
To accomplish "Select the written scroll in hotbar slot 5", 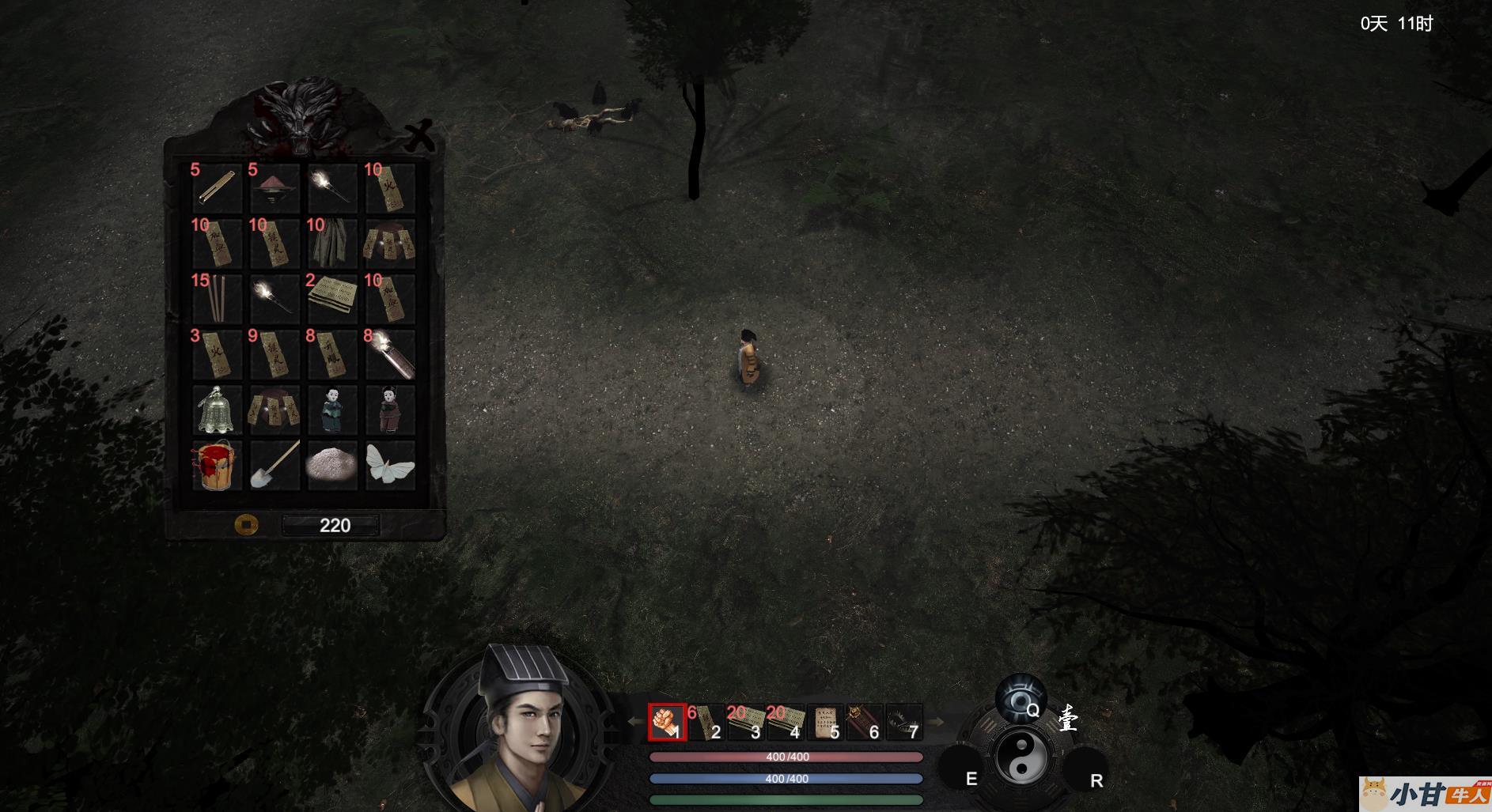I will pyautogui.click(x=825, y=722).
